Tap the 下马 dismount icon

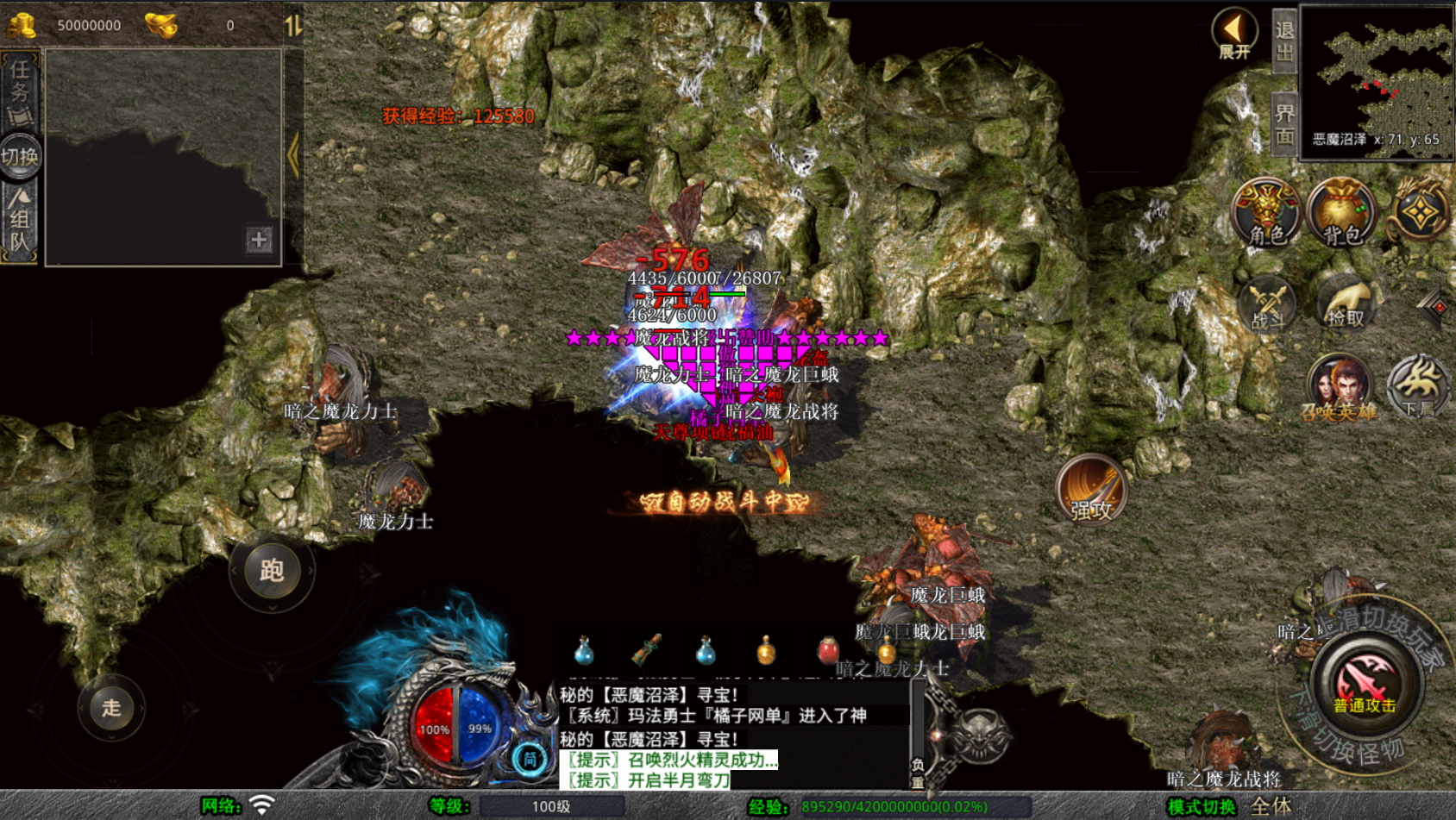coord(1418,387)
